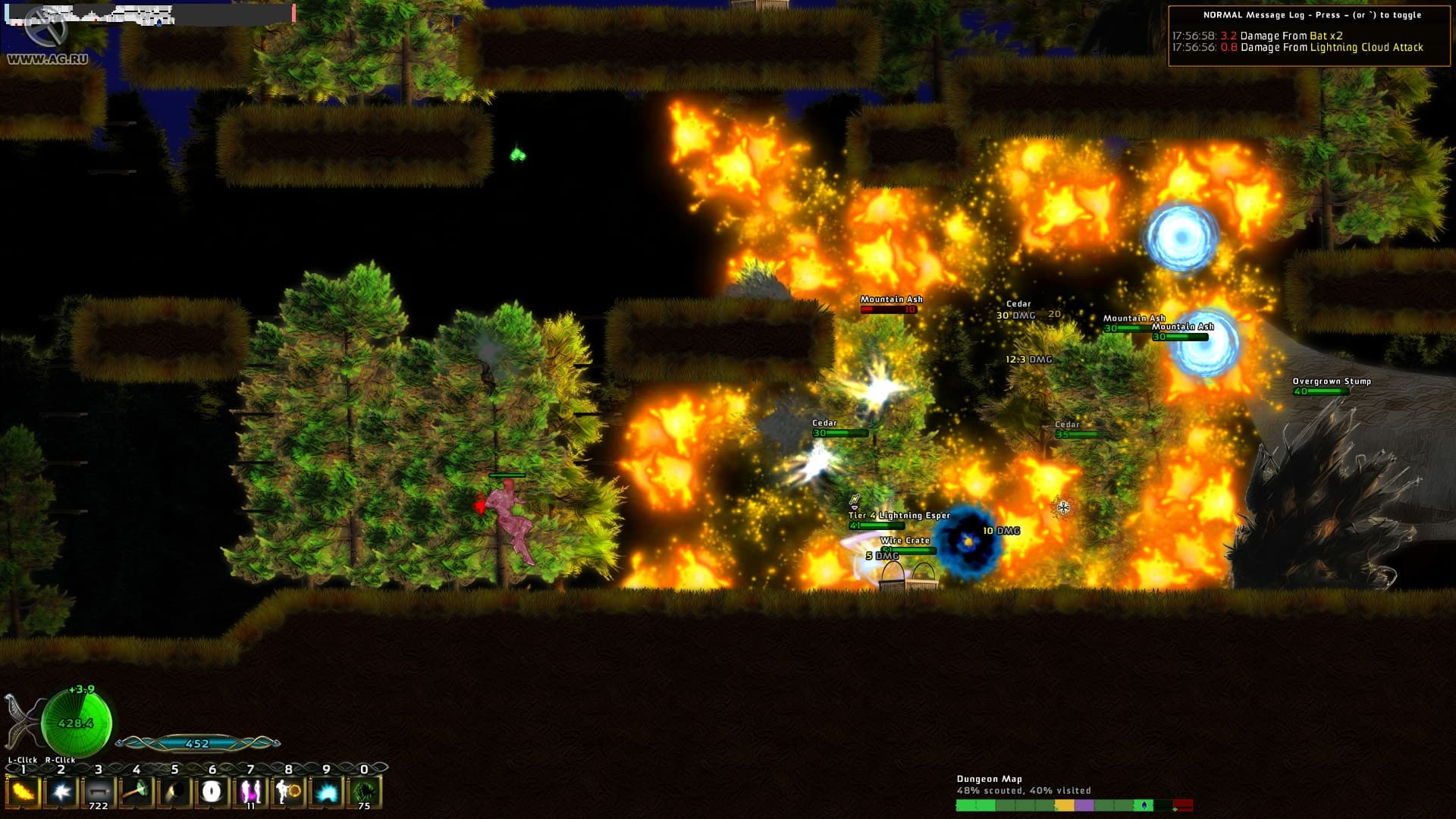Pick the green-headed hammer in slot 4
The image size is (1456, 819).
point(136,792)
